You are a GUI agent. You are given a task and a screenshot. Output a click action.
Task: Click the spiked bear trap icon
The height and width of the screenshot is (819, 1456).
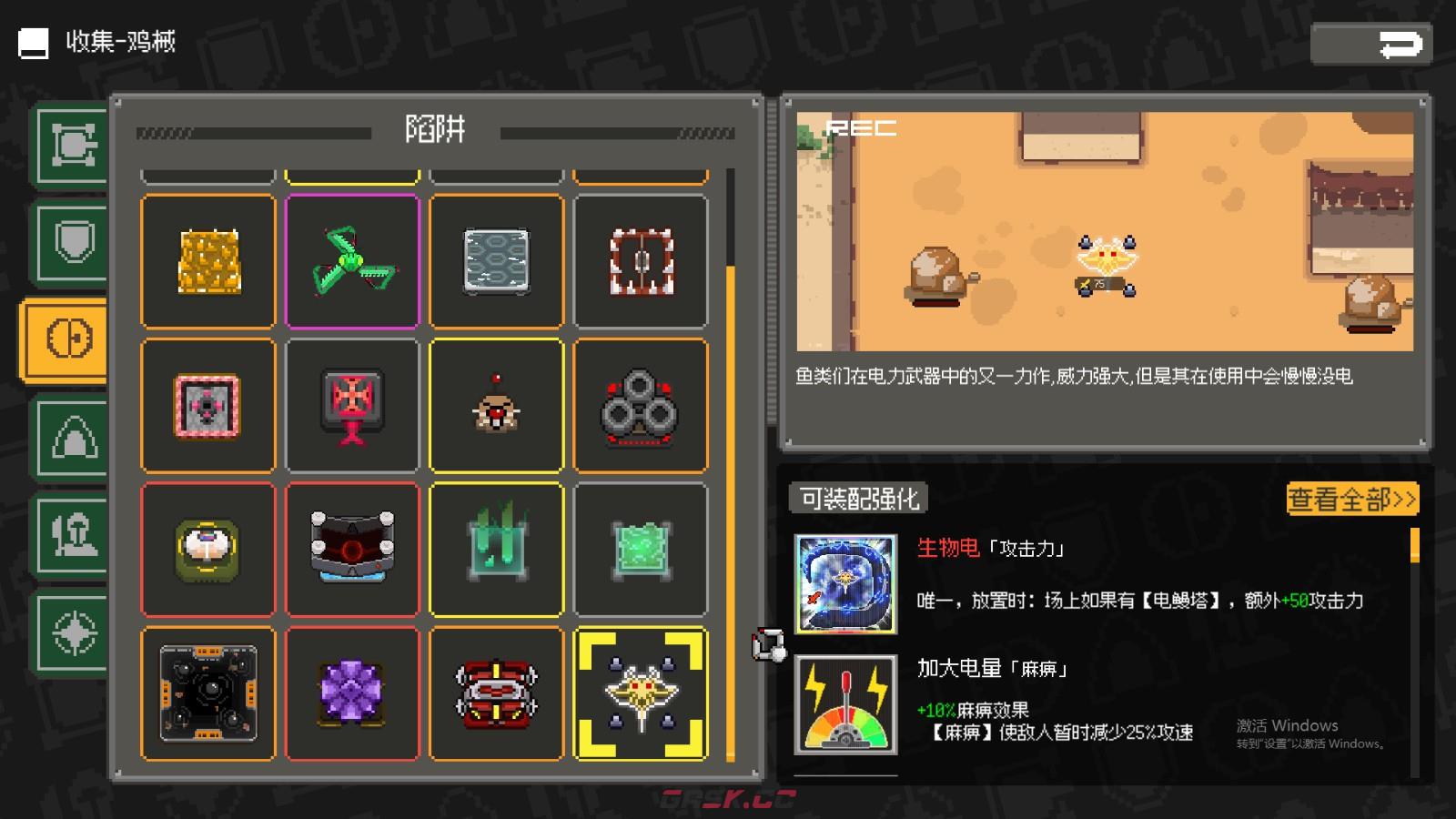coord(640,261)
